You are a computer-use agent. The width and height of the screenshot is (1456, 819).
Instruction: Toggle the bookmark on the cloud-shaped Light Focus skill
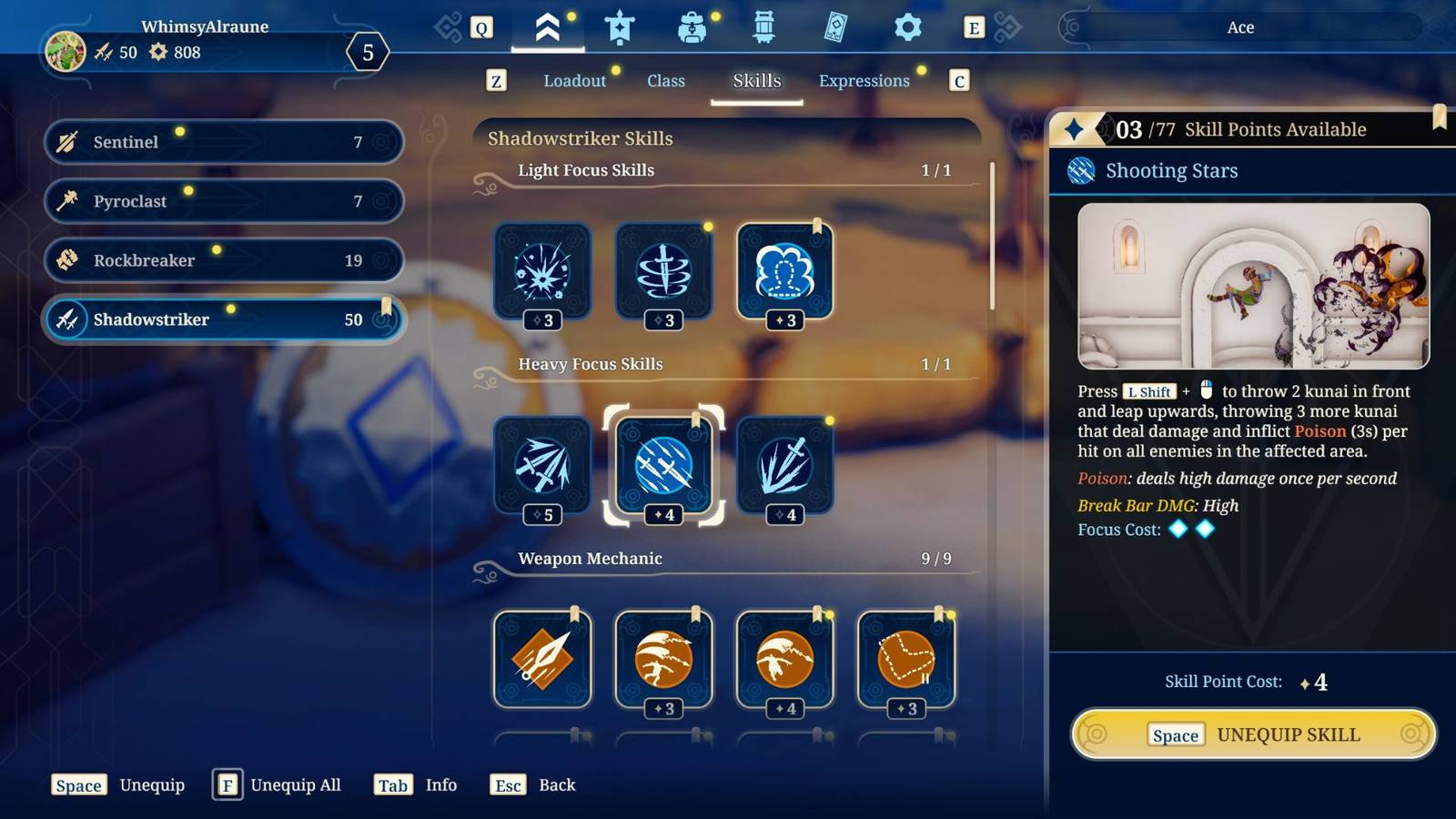coord(819,225)
